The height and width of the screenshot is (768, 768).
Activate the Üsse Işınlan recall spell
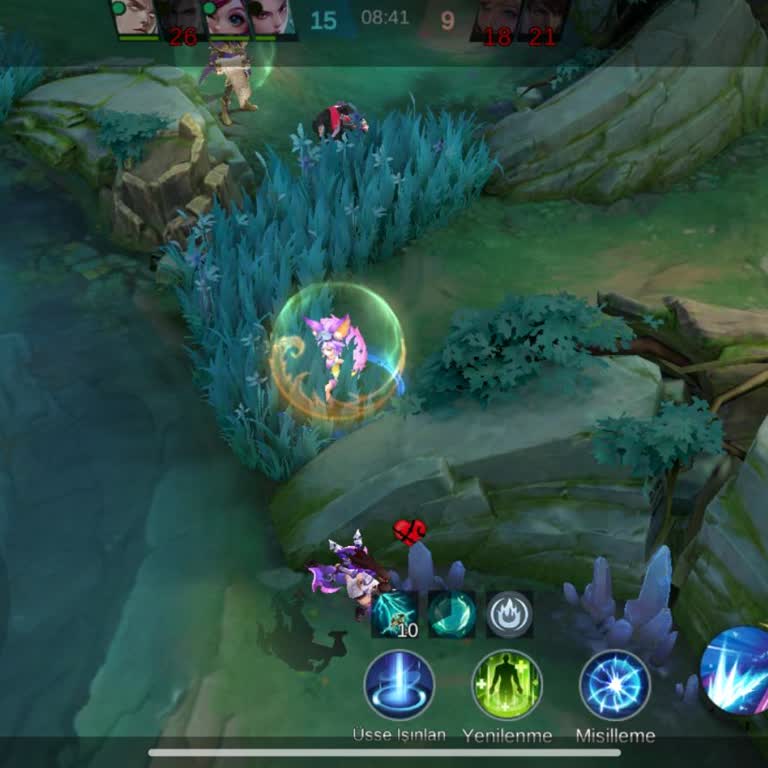point(399,685)
